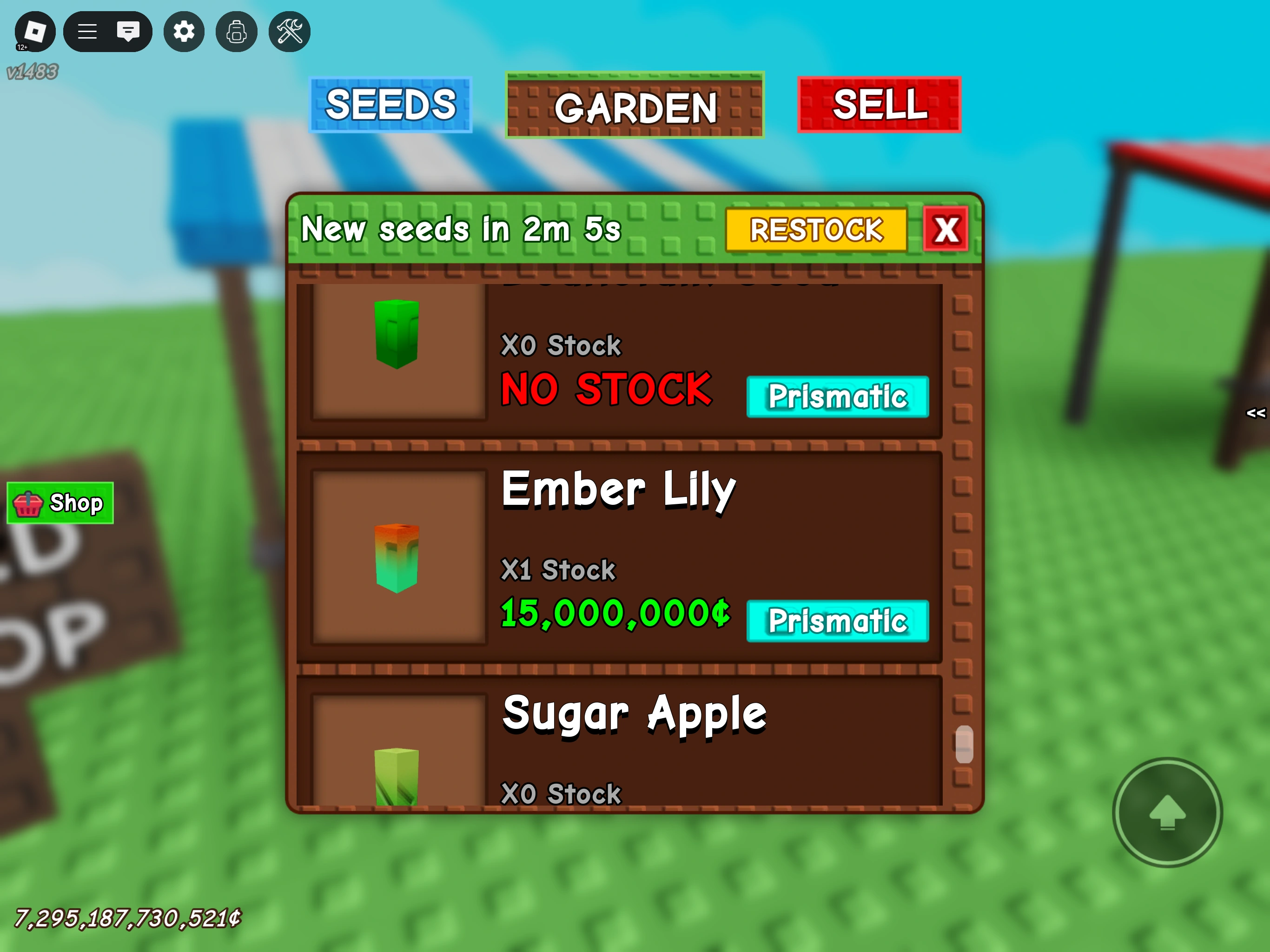Open the Roblox main menu
The height and width of the screenshot is (952, 1270).
tap(34, 32)
